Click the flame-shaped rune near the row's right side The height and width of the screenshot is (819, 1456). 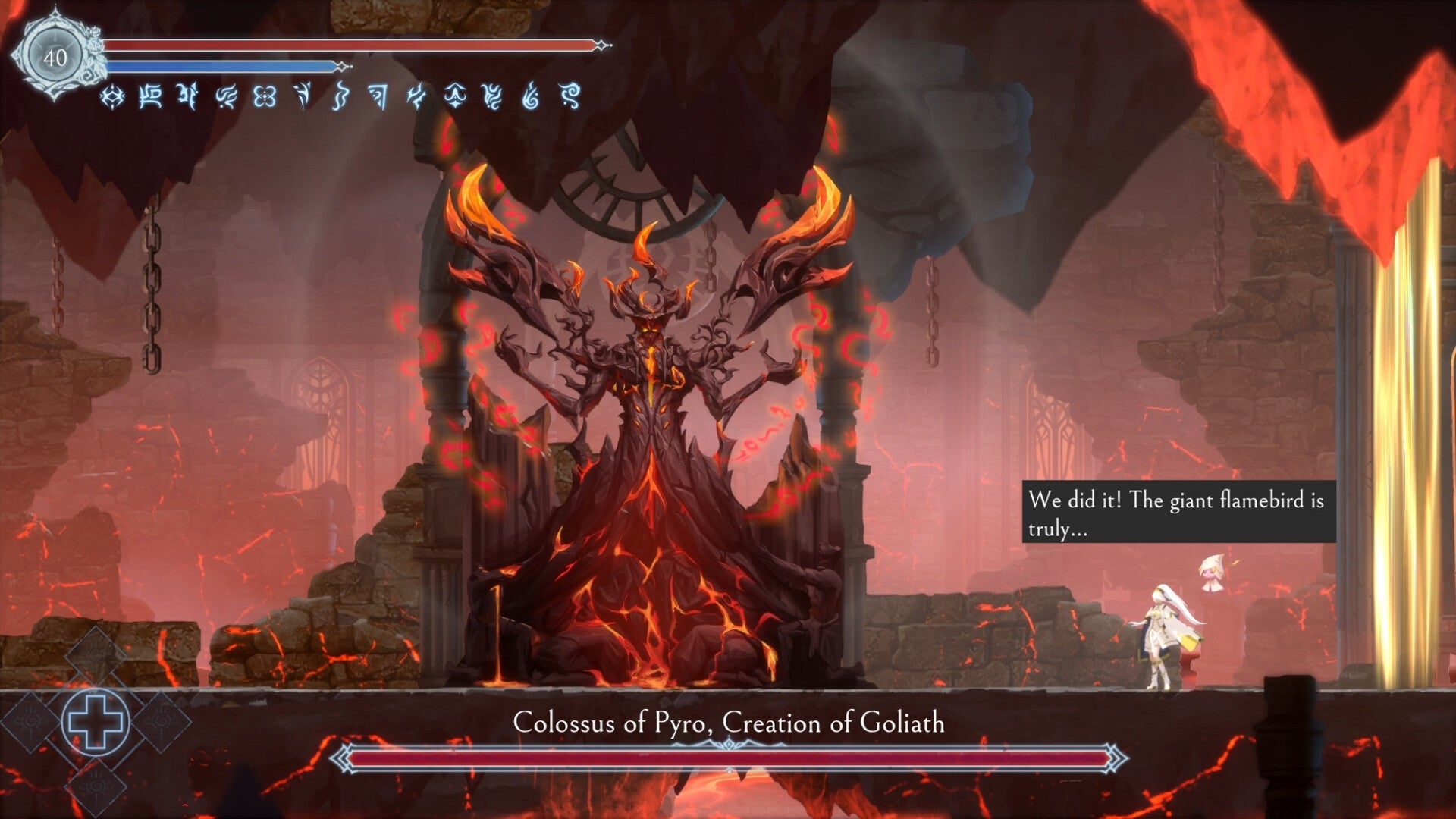tap(530, 97)
